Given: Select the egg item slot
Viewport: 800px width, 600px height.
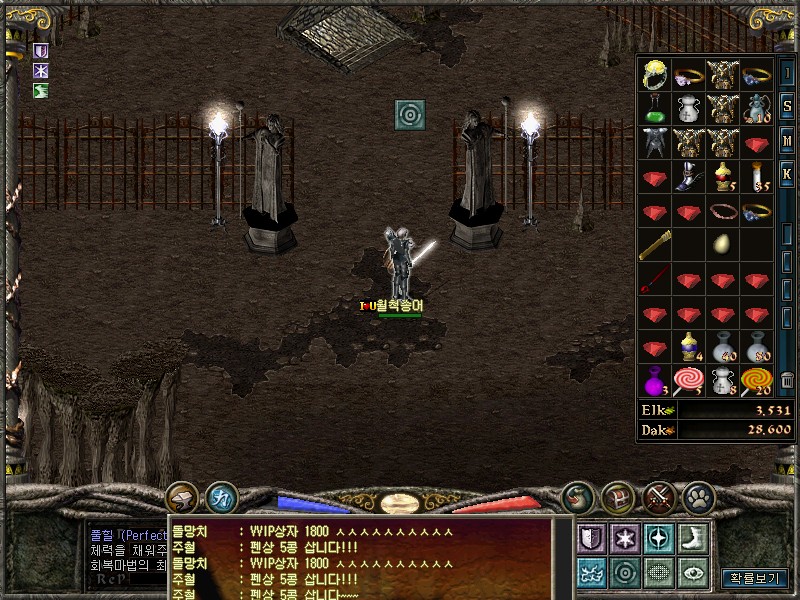Looking at the screenshot, I should [723, 244].
